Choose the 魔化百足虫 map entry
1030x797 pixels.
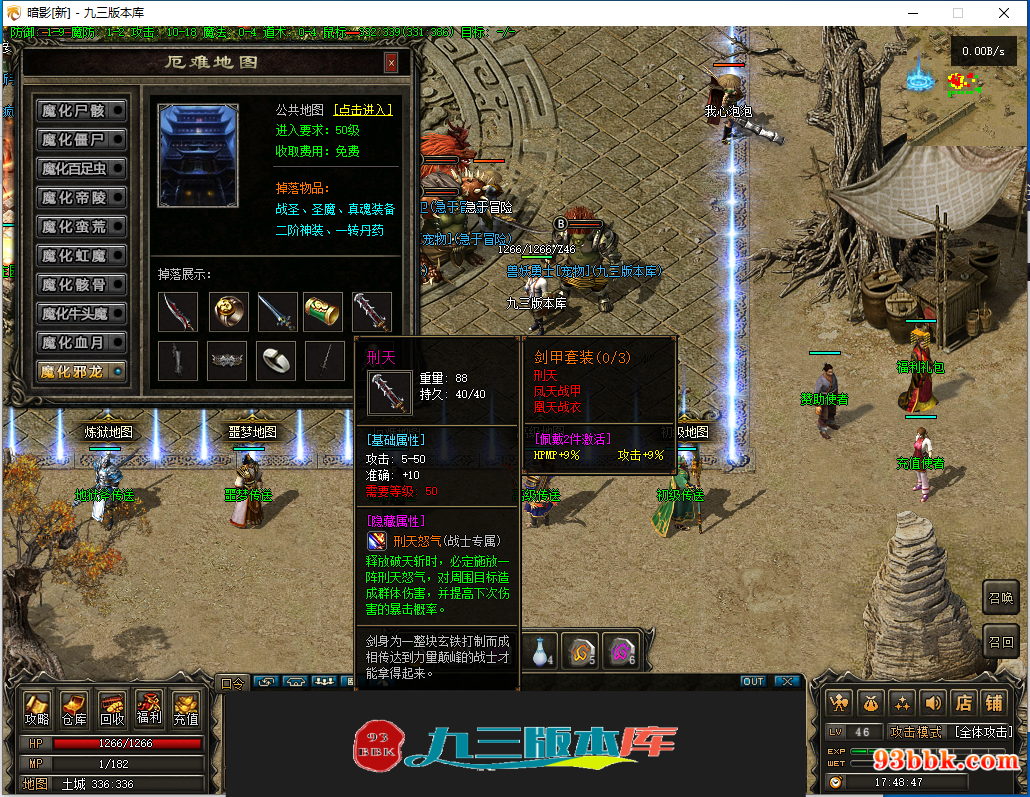coord(81,168)
